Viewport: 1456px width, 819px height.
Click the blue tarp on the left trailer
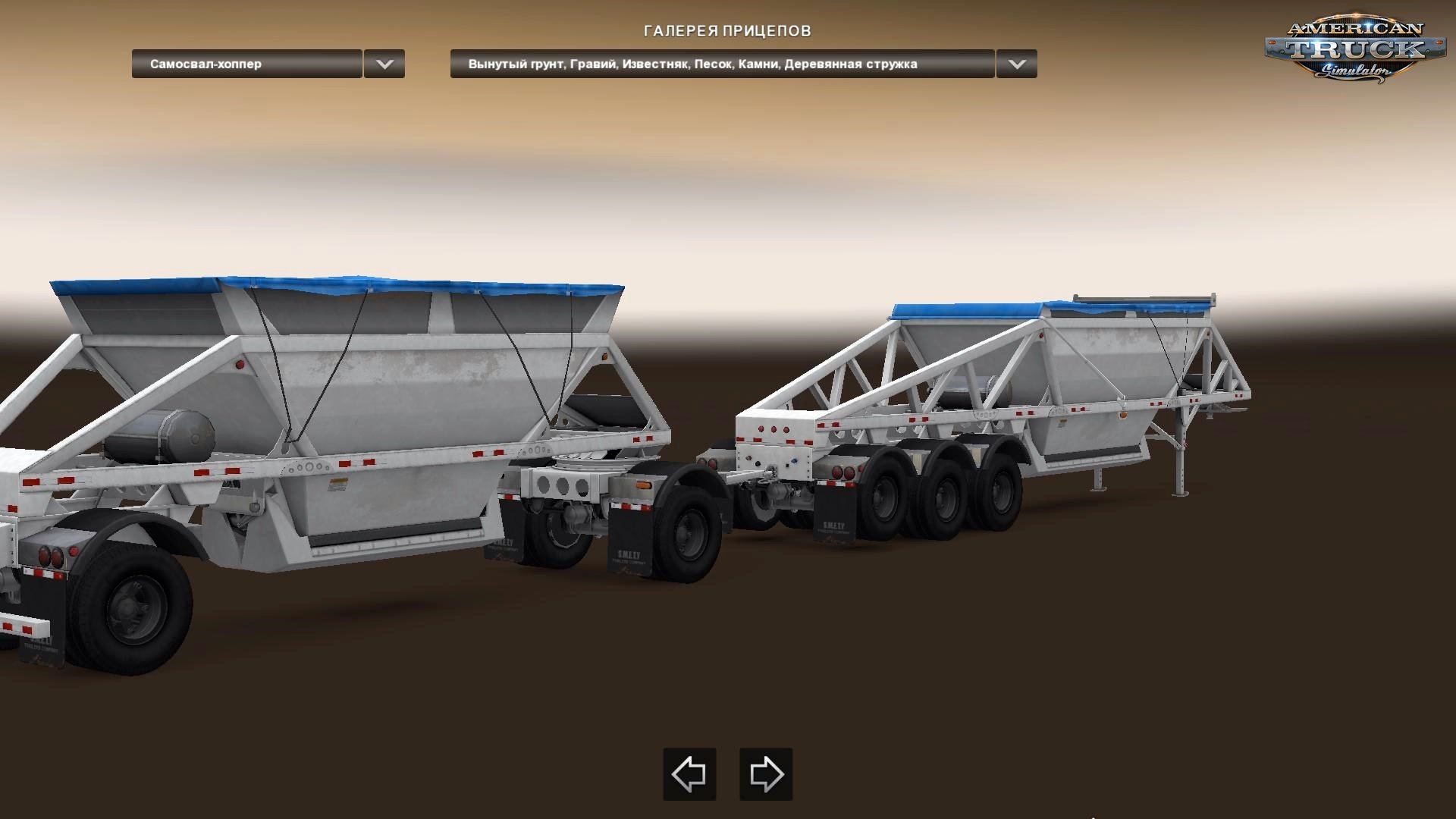[x=303, y=288]
